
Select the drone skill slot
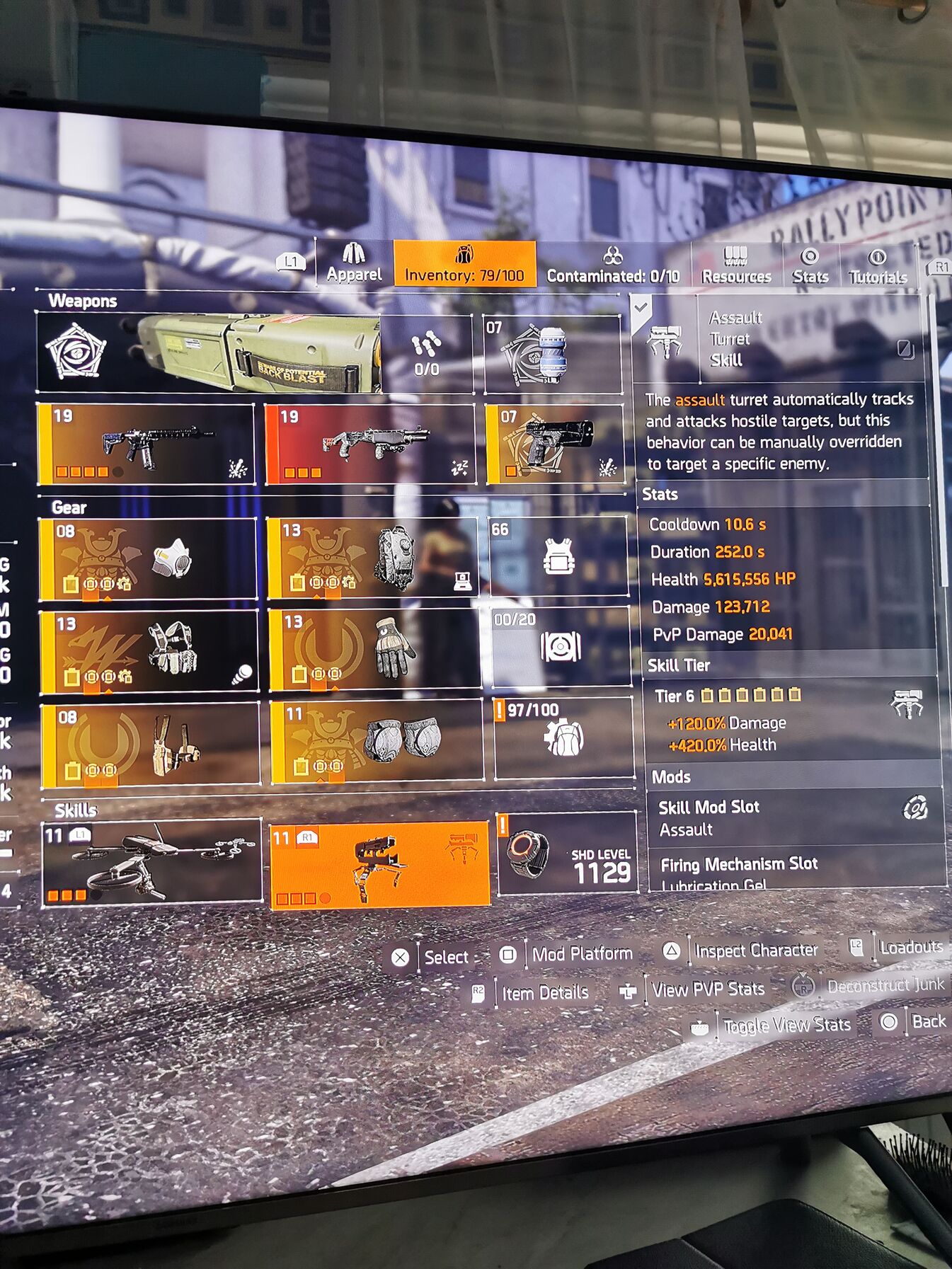tap(151, 861)
